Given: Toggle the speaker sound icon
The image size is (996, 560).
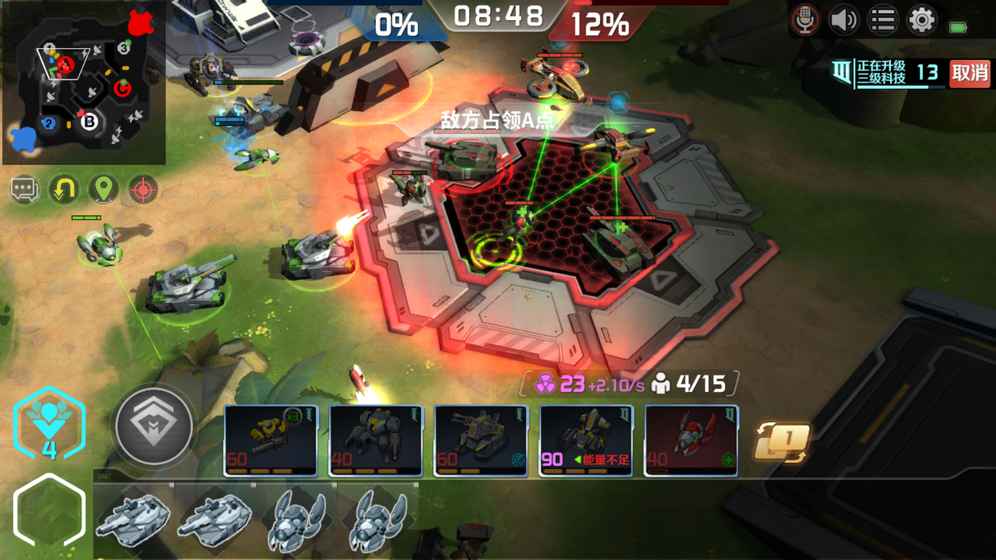Looking at the screenshot, I should point(843,20).
